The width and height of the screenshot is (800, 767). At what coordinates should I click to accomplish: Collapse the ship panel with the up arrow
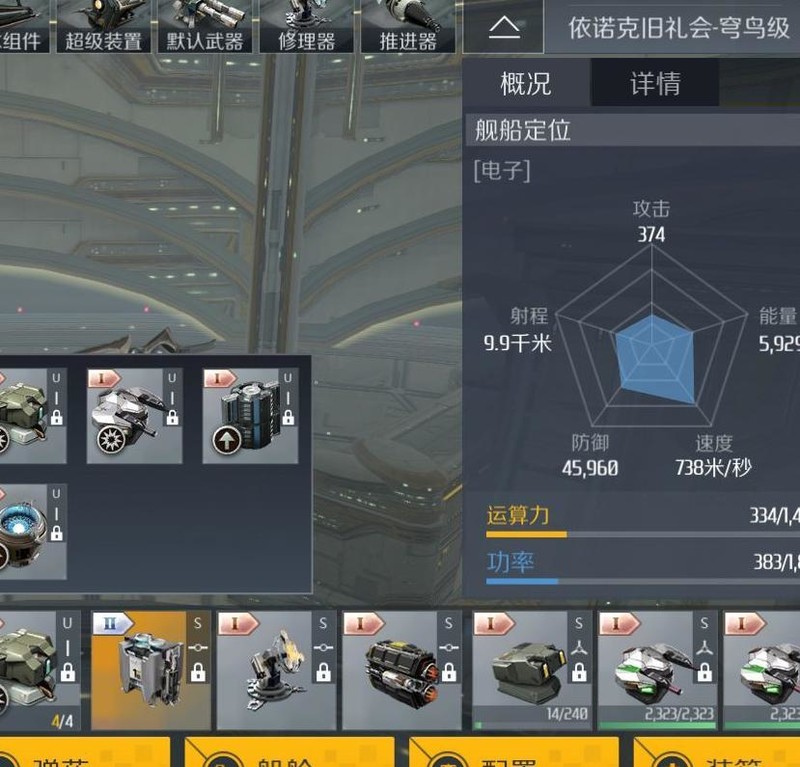(504, 27)
